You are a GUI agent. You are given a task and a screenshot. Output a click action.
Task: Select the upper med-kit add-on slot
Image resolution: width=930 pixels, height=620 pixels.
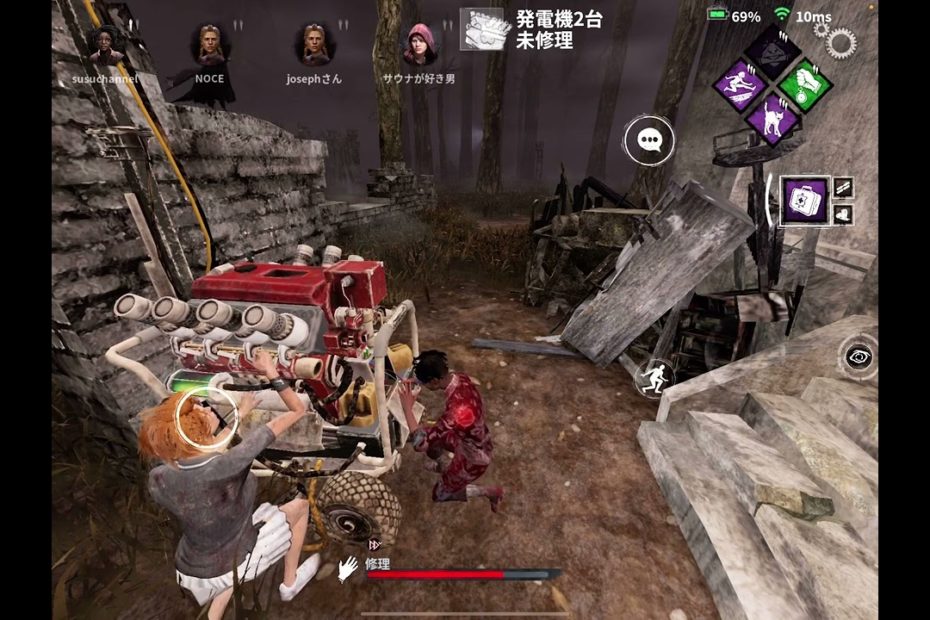pyautogui.click(x=843, y=187)
